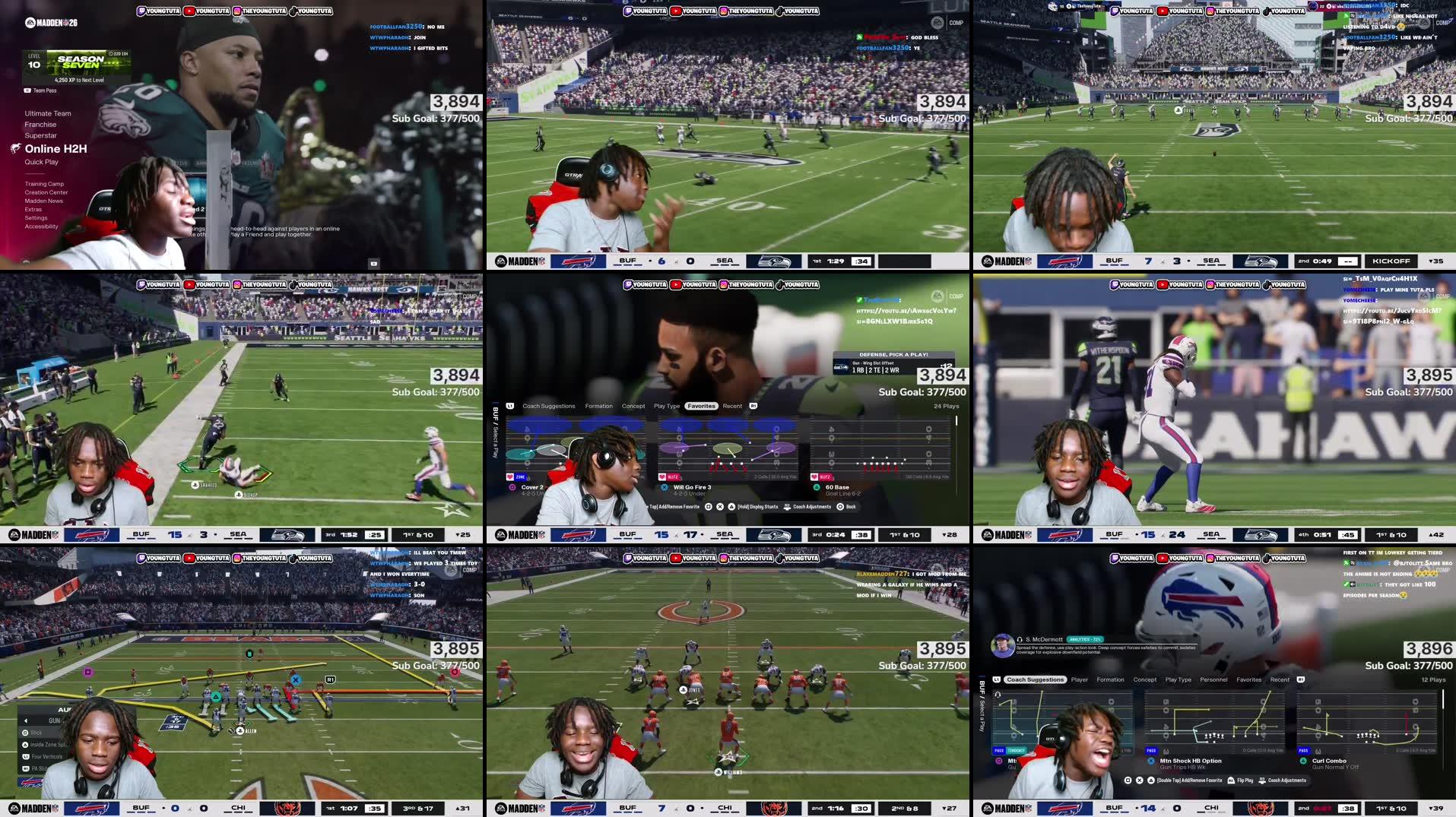
Task: Switch to the Player play-call tab
Action: (x=1079, y=679)
